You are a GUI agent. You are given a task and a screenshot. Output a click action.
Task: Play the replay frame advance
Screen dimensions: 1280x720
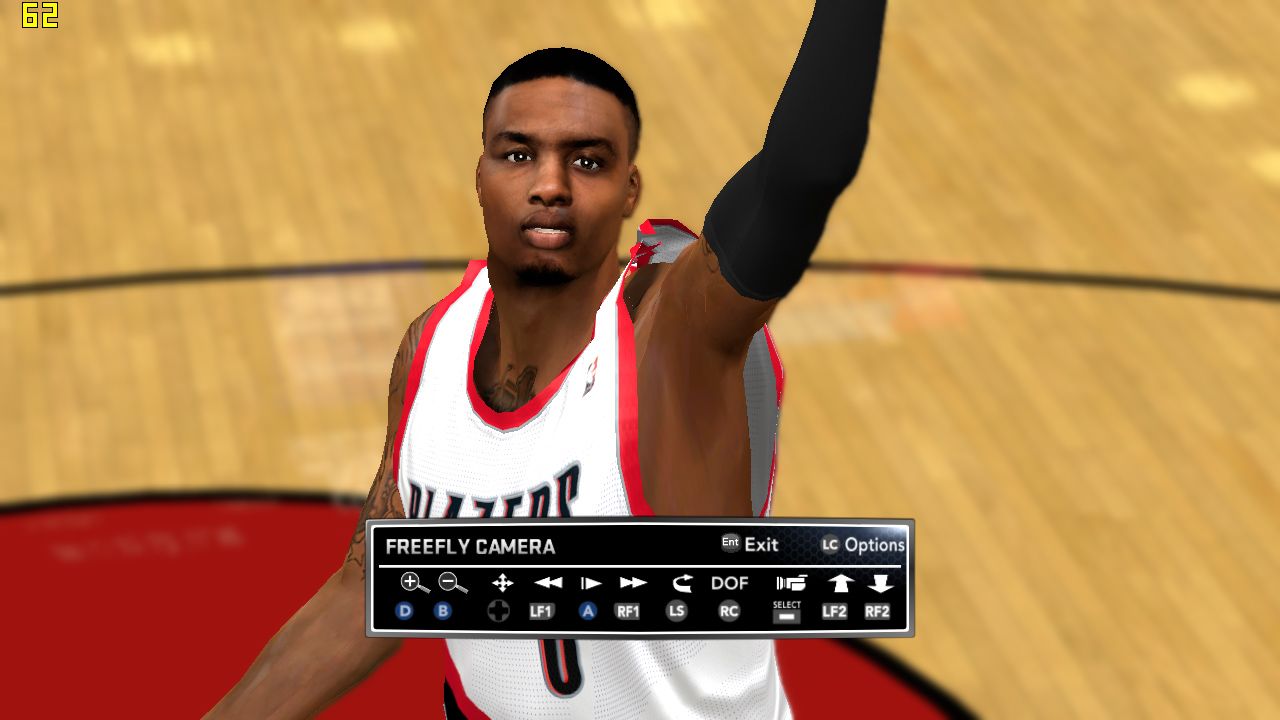[591, 583]
